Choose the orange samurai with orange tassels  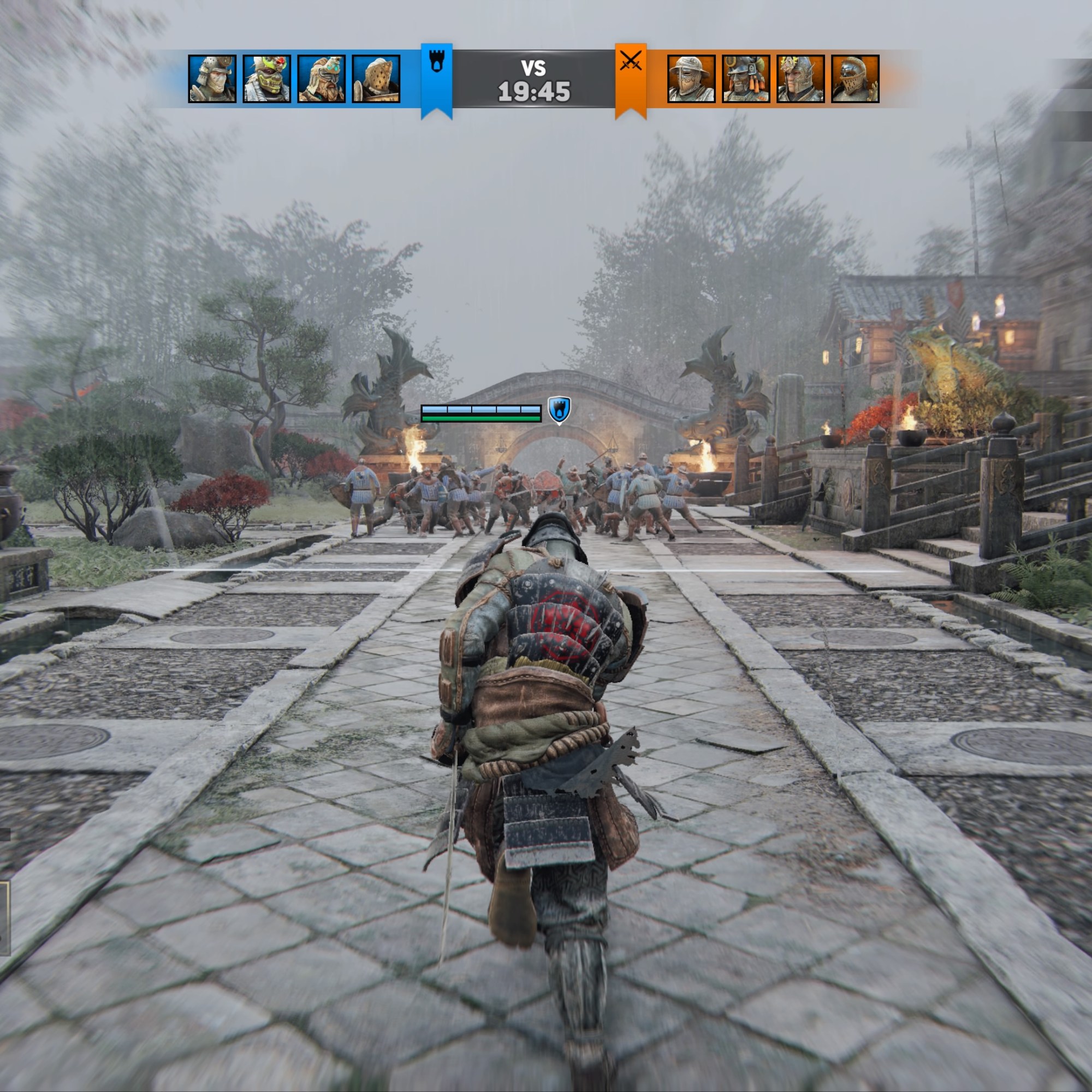coord(745,79)
